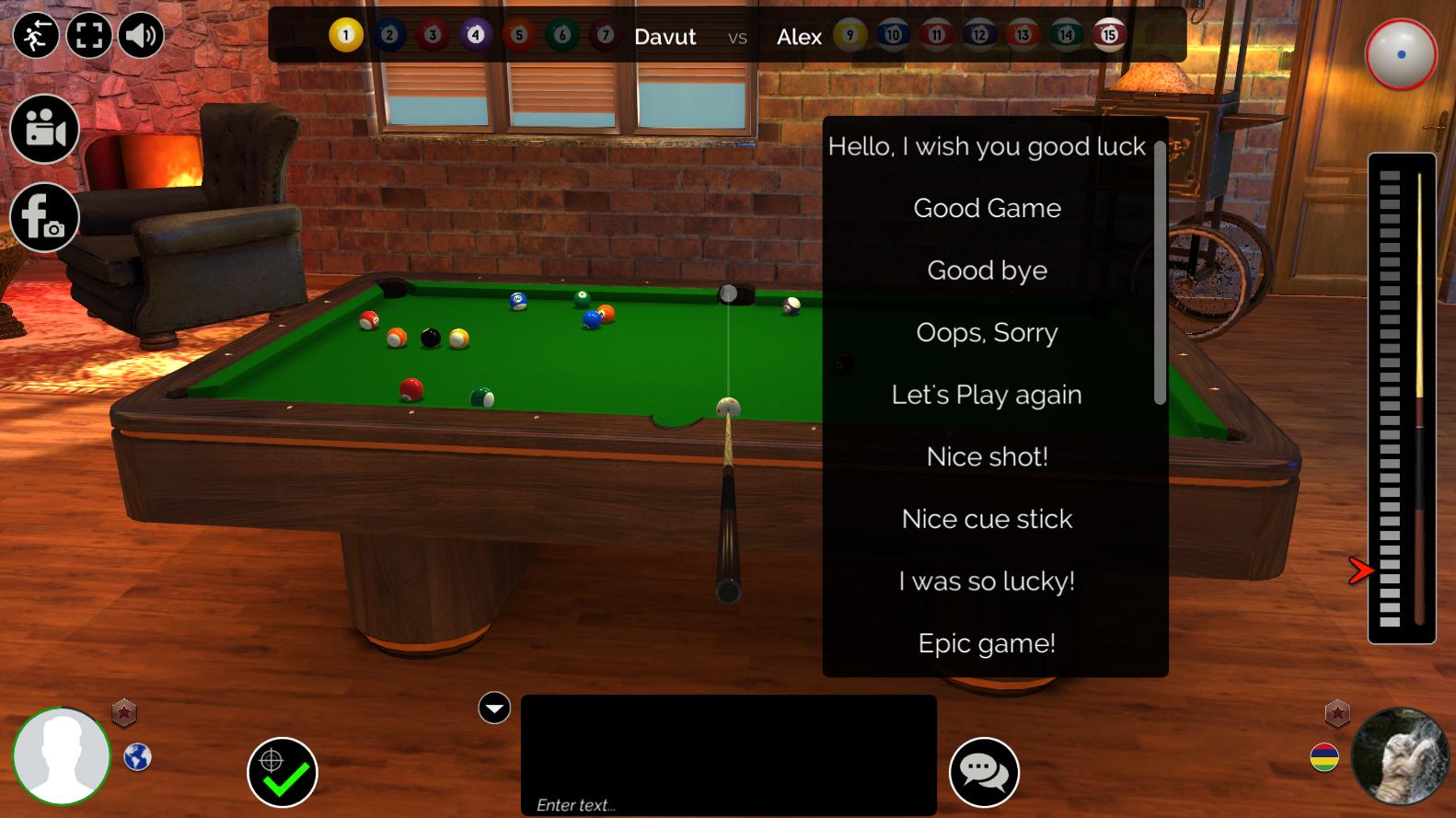Click the fullscreen icon at top-left
1456x818 pixels.
[x=88, y=35]
